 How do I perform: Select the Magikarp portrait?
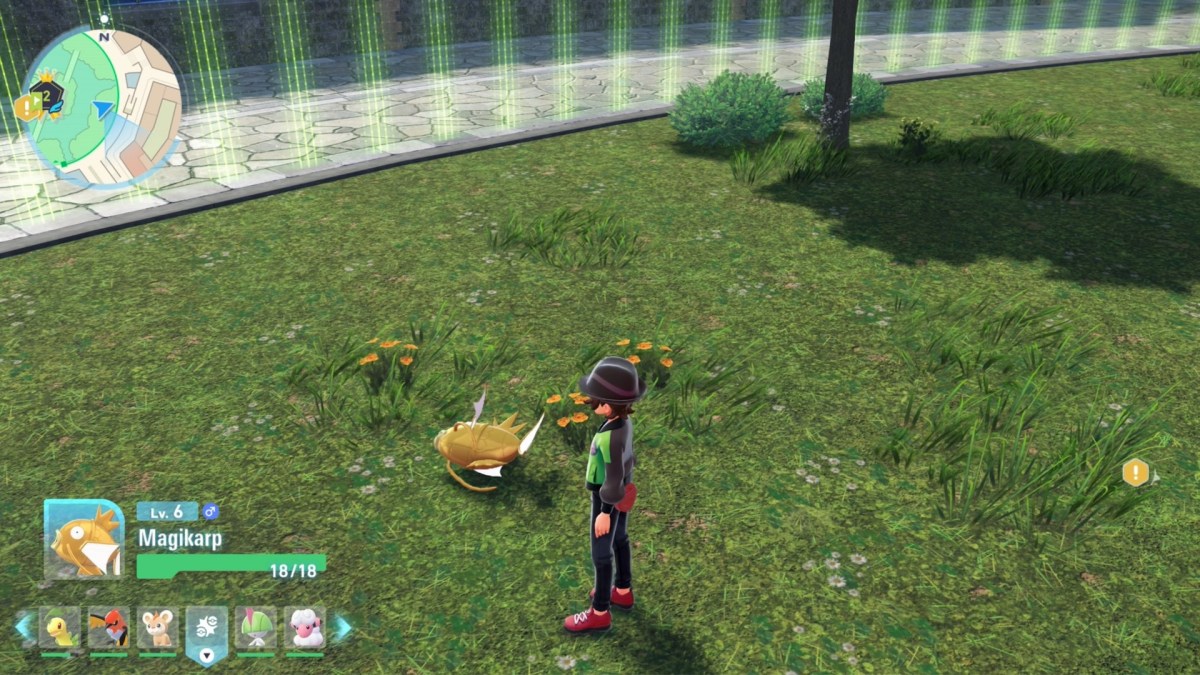click(84, 540)
